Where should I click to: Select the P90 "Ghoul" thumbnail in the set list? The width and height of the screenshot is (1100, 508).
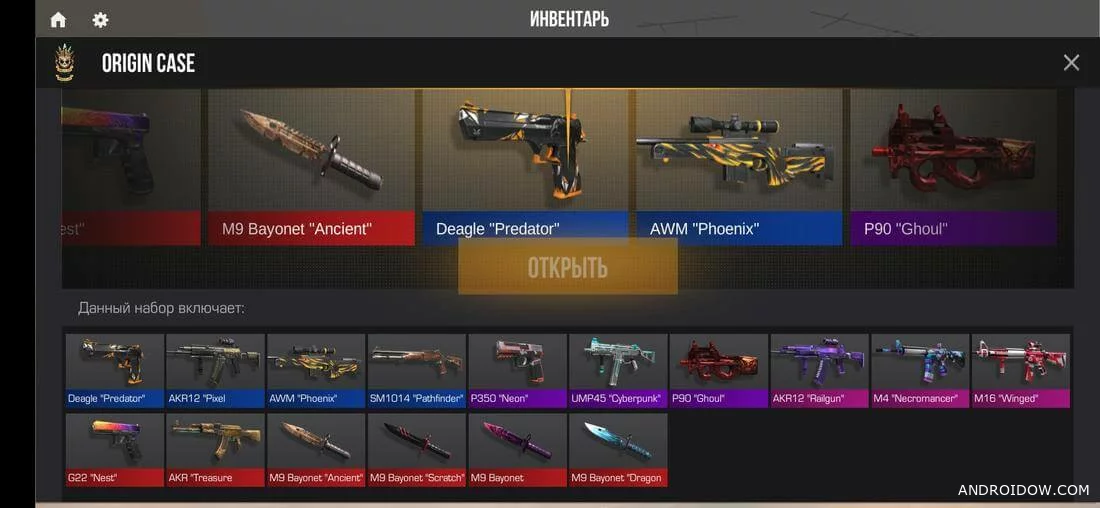coord(719,370)
